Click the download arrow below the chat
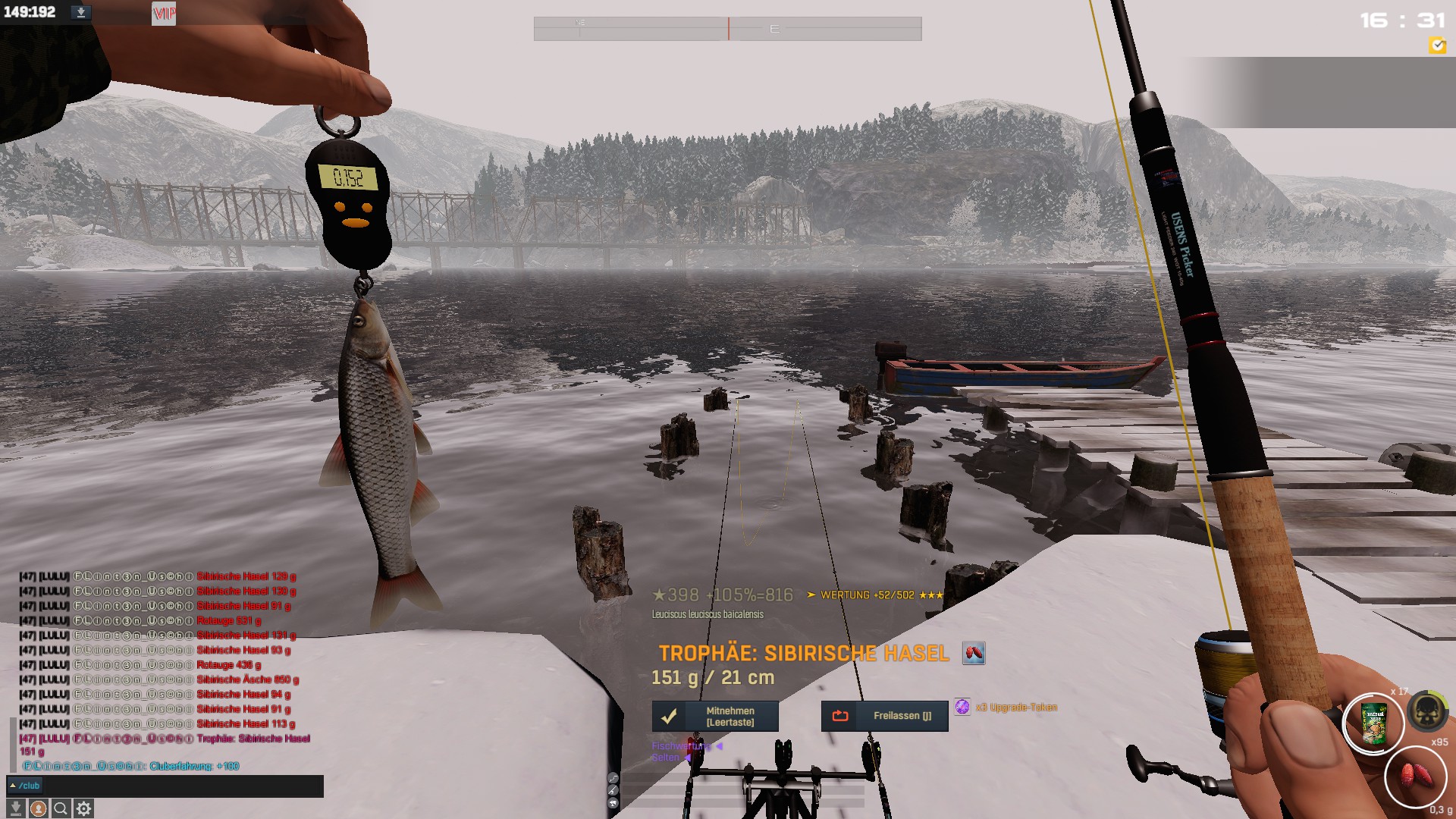This screenshot has width=1456, height=819. click(16, 808)
